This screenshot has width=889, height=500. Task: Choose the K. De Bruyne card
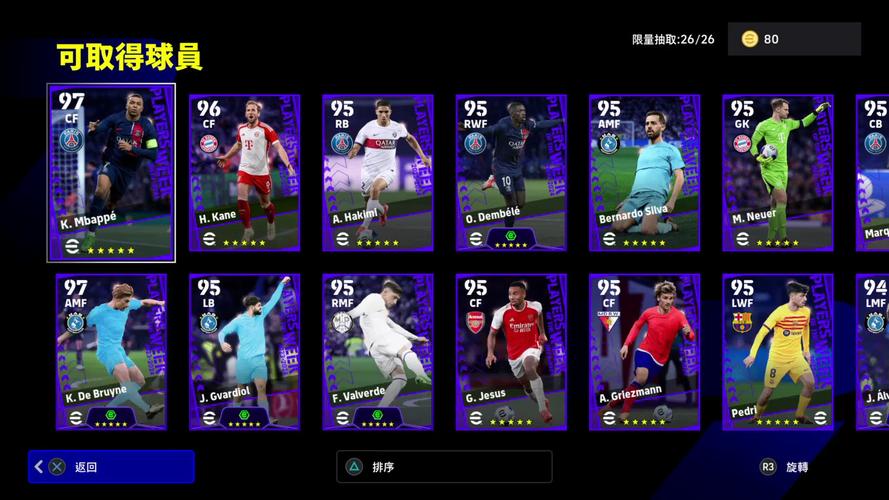pyautogui.click(x=111, y=352)
